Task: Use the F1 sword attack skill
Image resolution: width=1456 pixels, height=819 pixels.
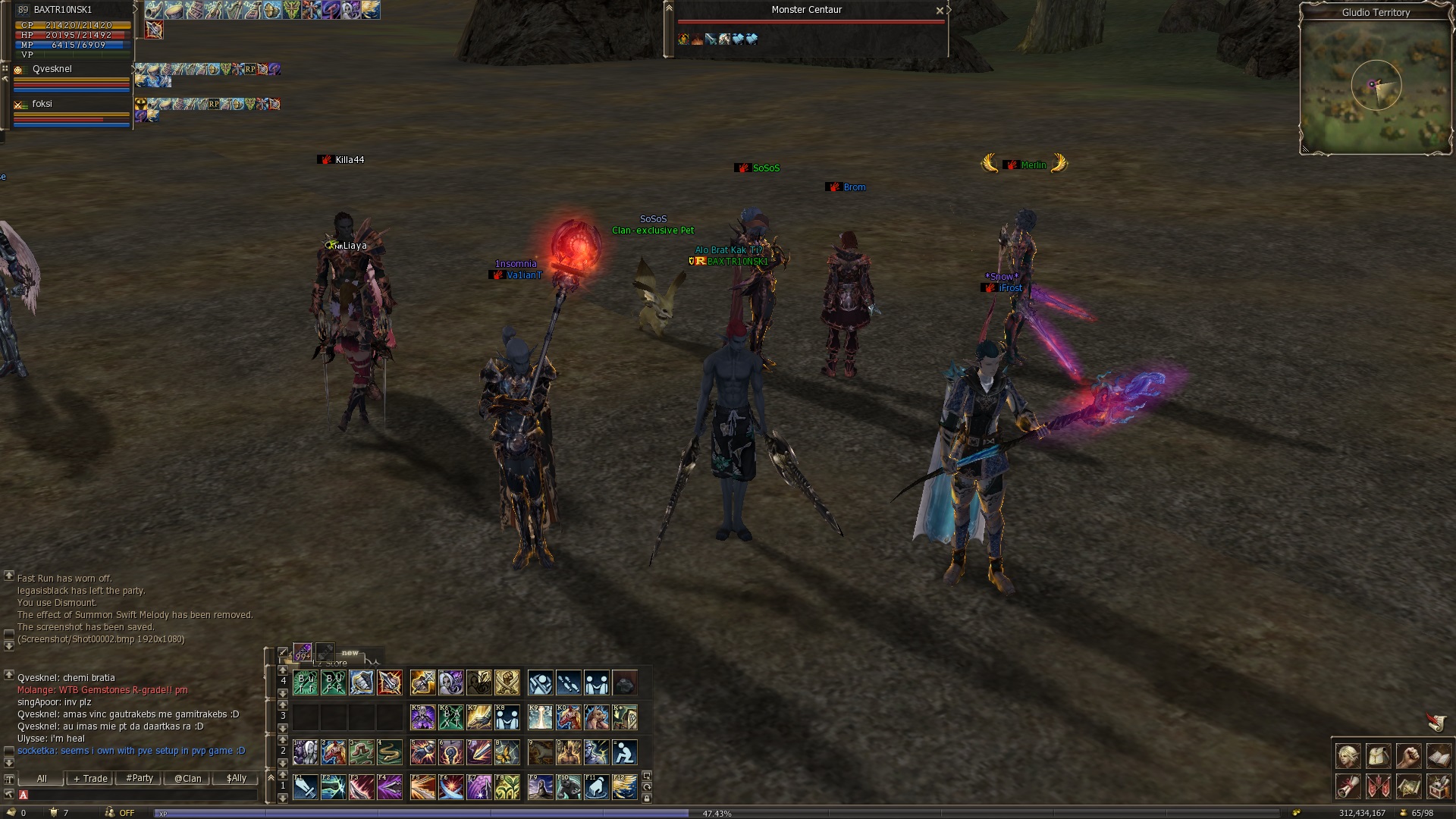Action: [306, 787]
